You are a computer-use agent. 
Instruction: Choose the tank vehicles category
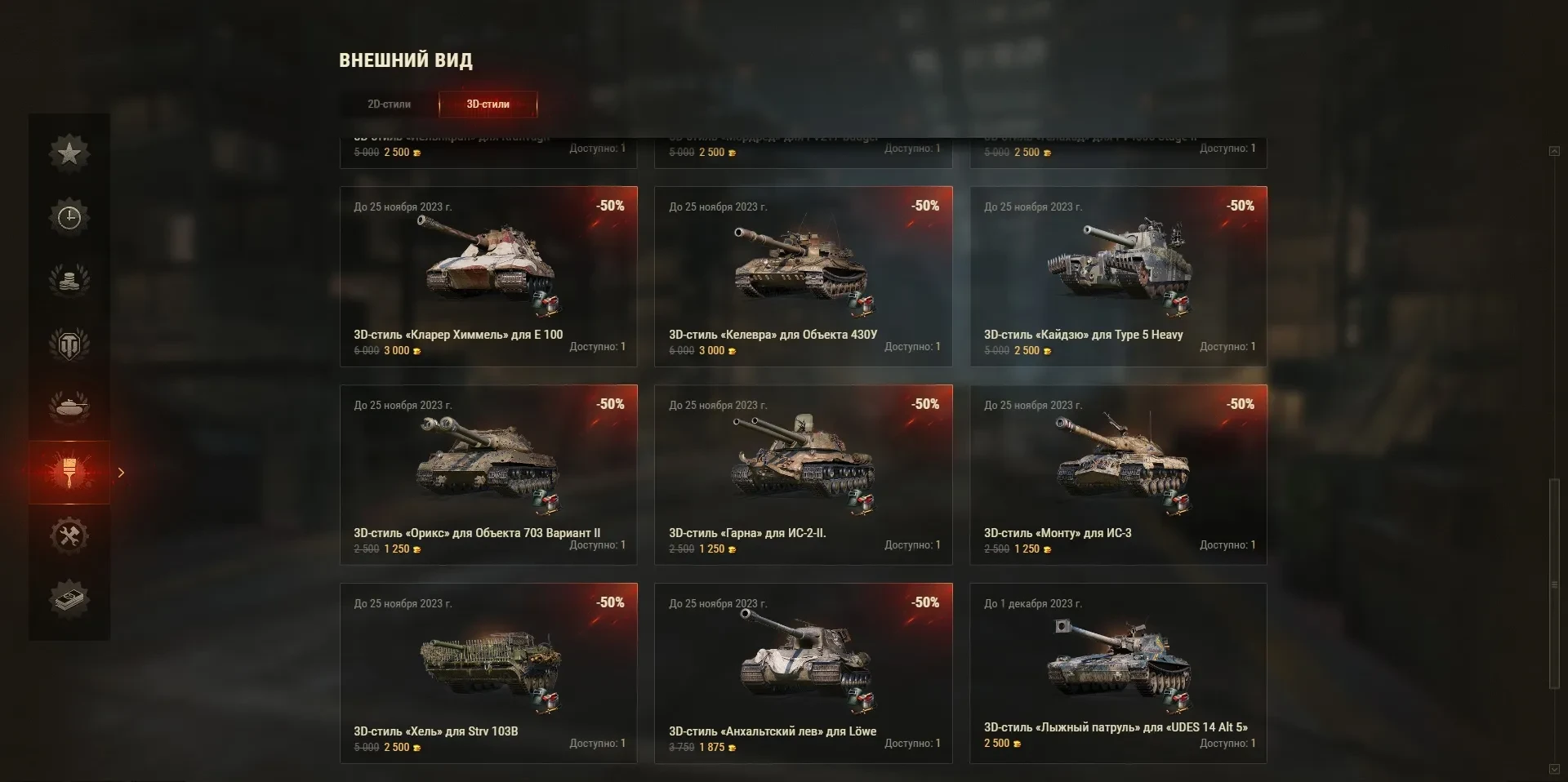click(69, 407)
